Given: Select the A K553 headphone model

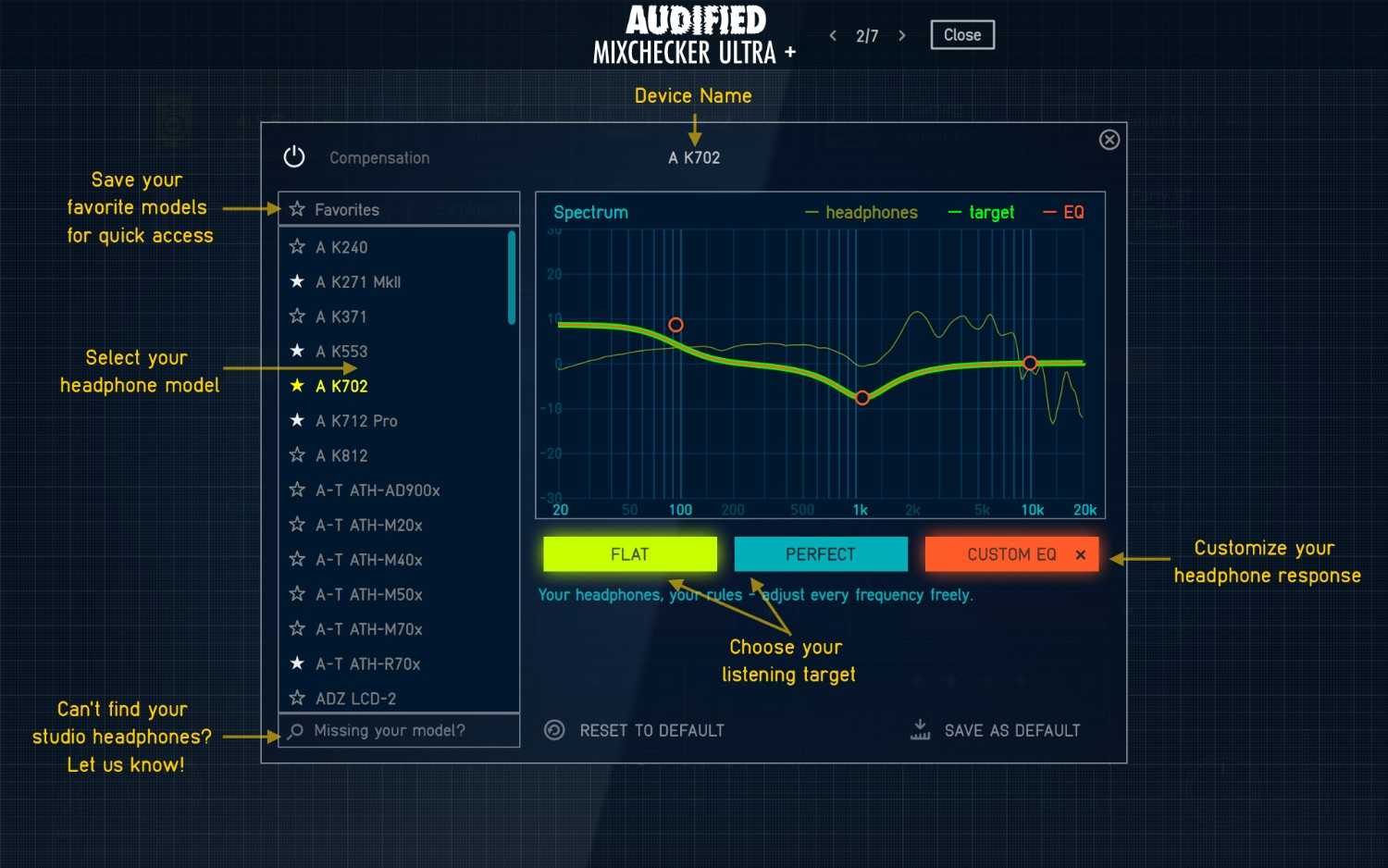Looking at the screenshot, I should point(342,351).
